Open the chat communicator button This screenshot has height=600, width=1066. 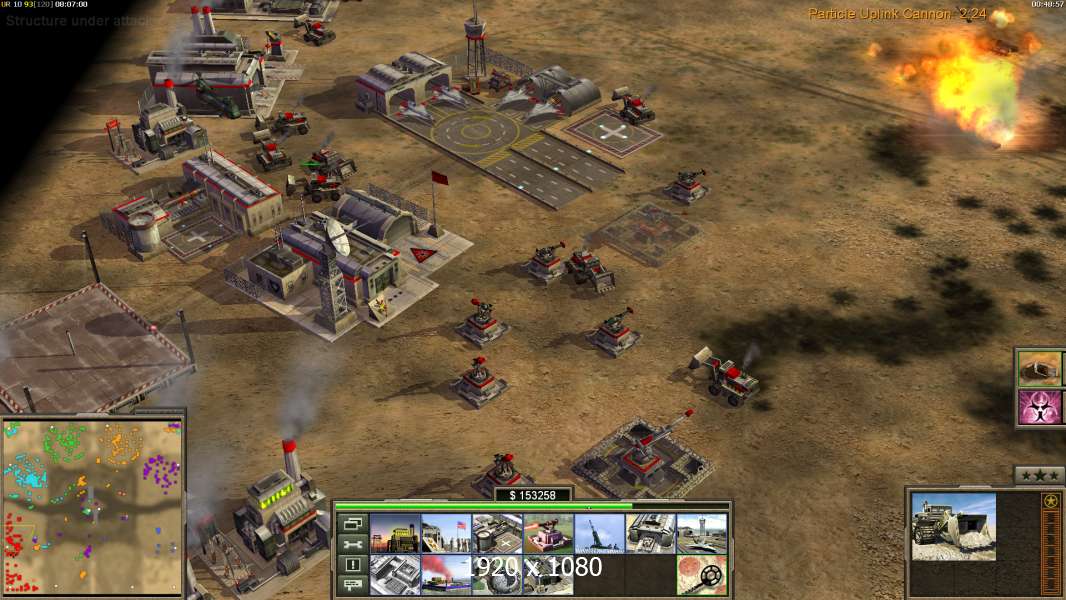[x=351, y=586]
